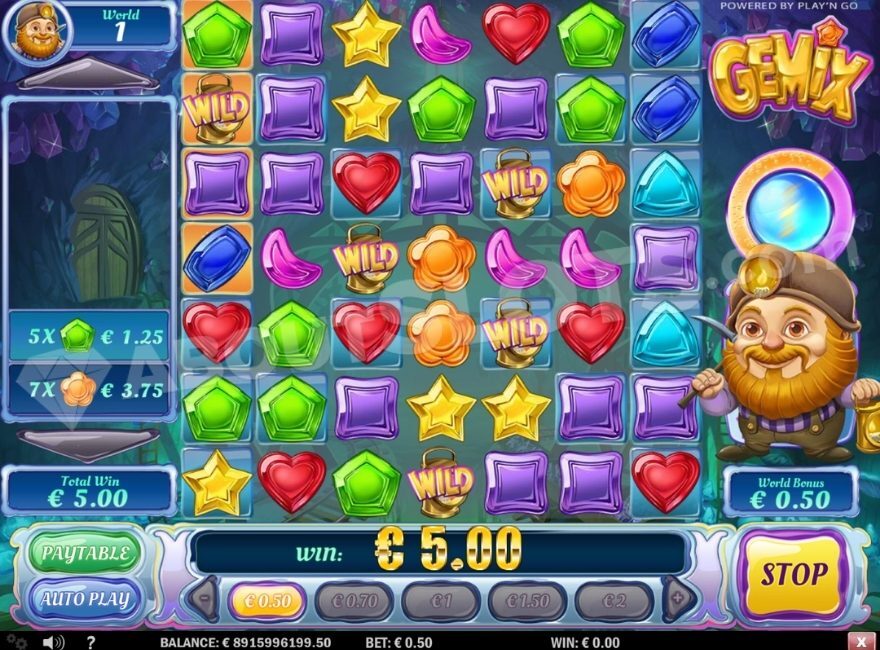Hit the yellow STOP button

point(794,575)
